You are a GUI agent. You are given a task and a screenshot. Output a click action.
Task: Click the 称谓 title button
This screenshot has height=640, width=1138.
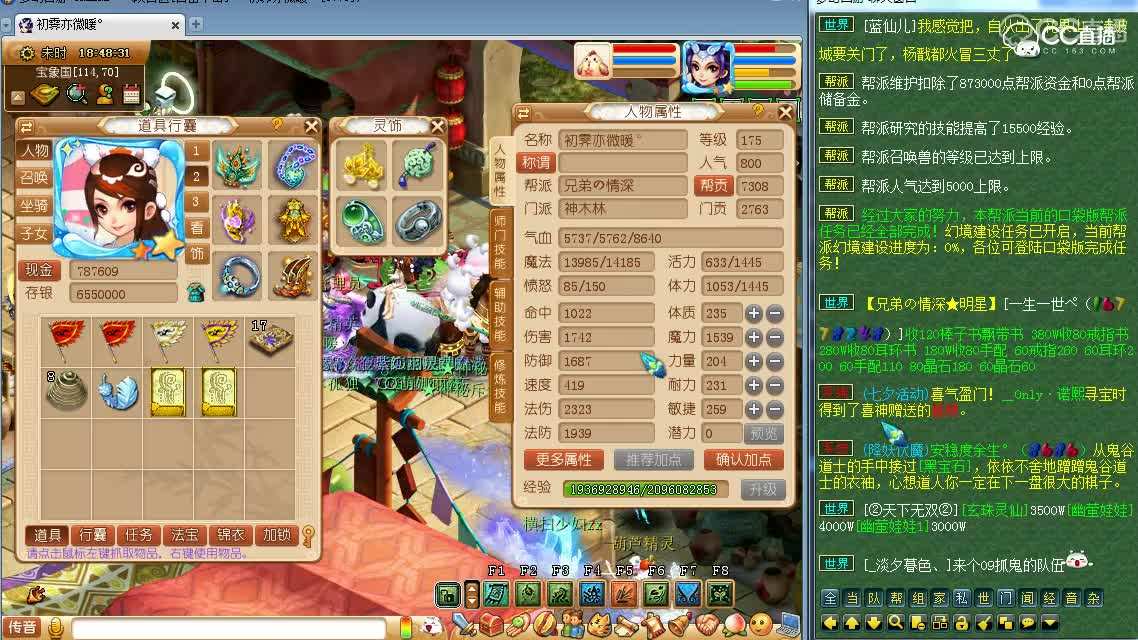537,162
